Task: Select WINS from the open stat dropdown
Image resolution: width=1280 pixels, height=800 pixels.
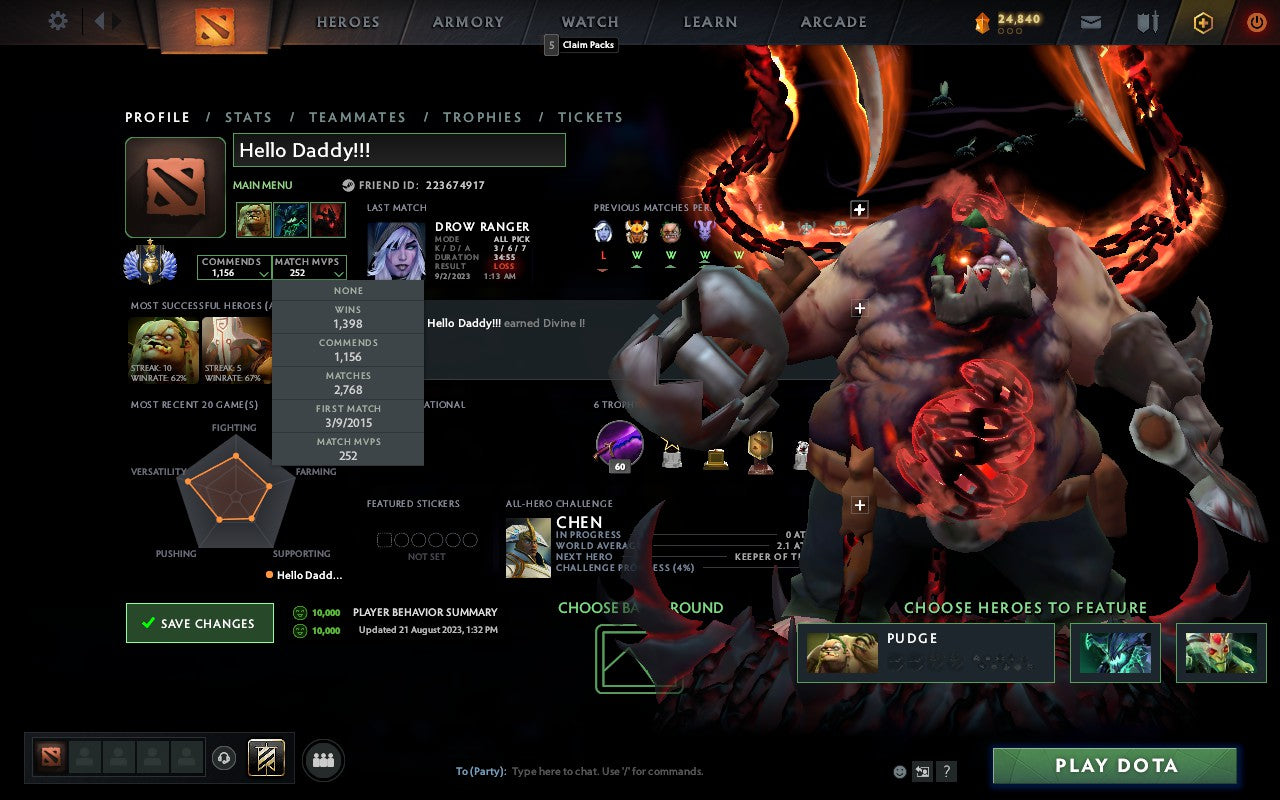Action: pos(347,314)
